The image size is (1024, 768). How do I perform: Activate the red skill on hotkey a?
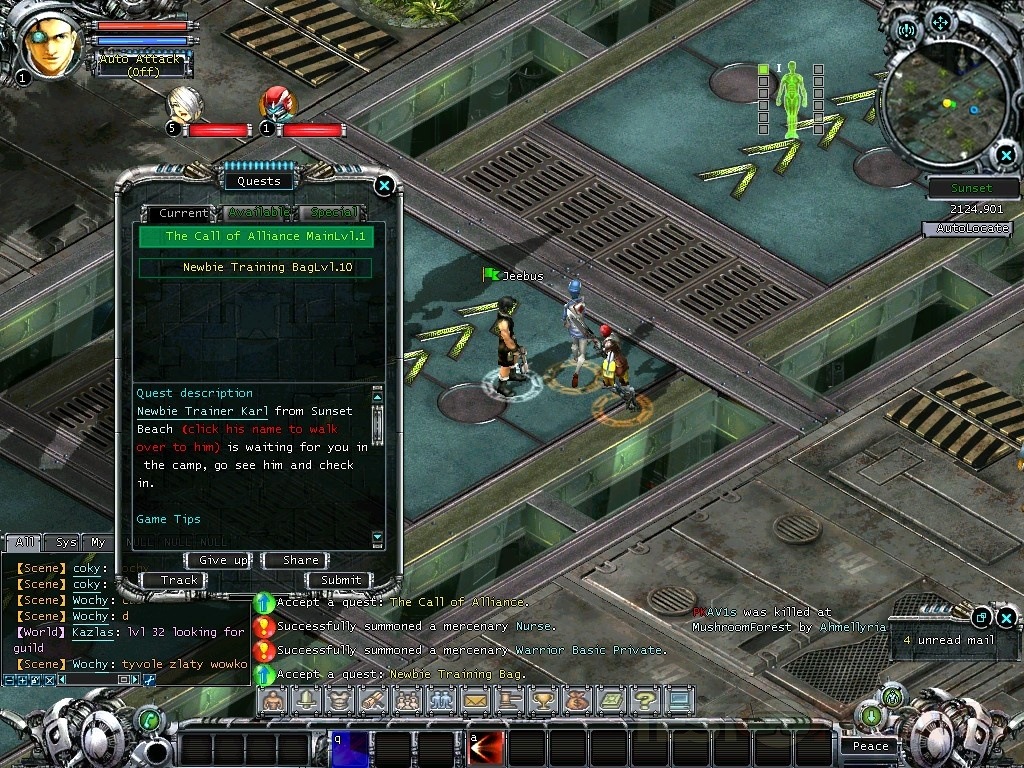coord(487,749)
